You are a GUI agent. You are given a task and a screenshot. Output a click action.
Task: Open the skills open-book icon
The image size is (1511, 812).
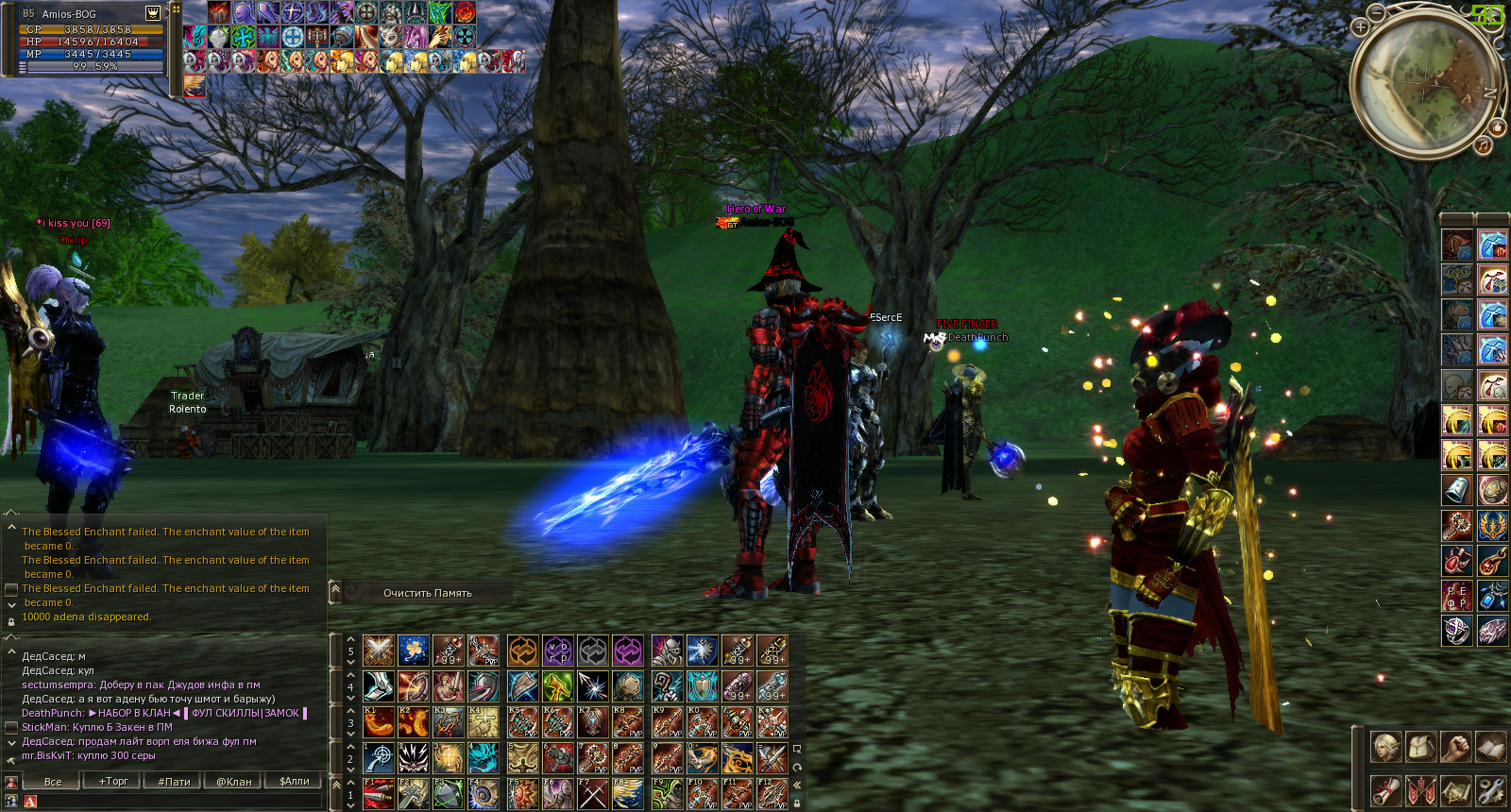[1490, 747]
